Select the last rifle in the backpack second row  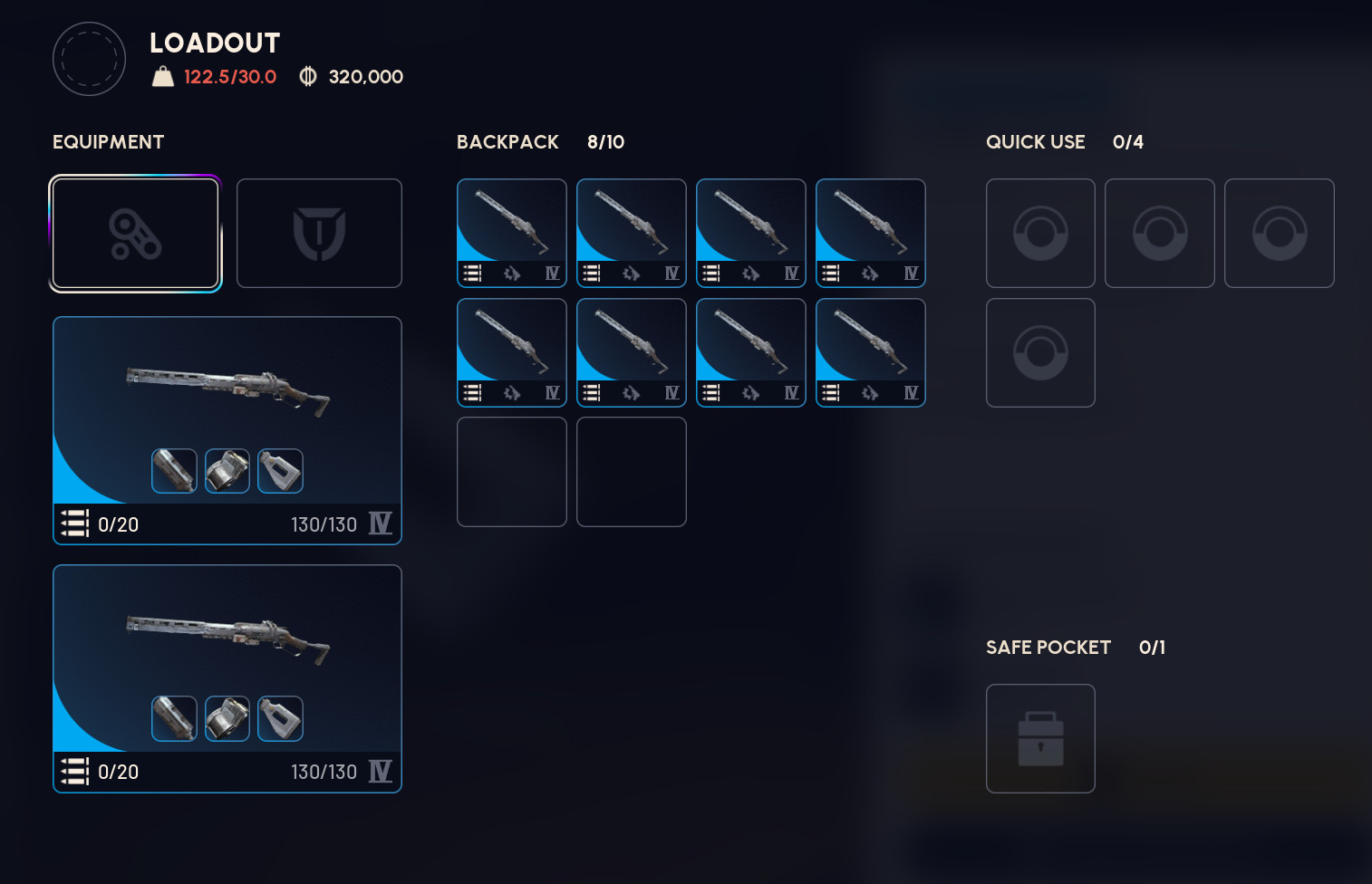coord(869,352)
